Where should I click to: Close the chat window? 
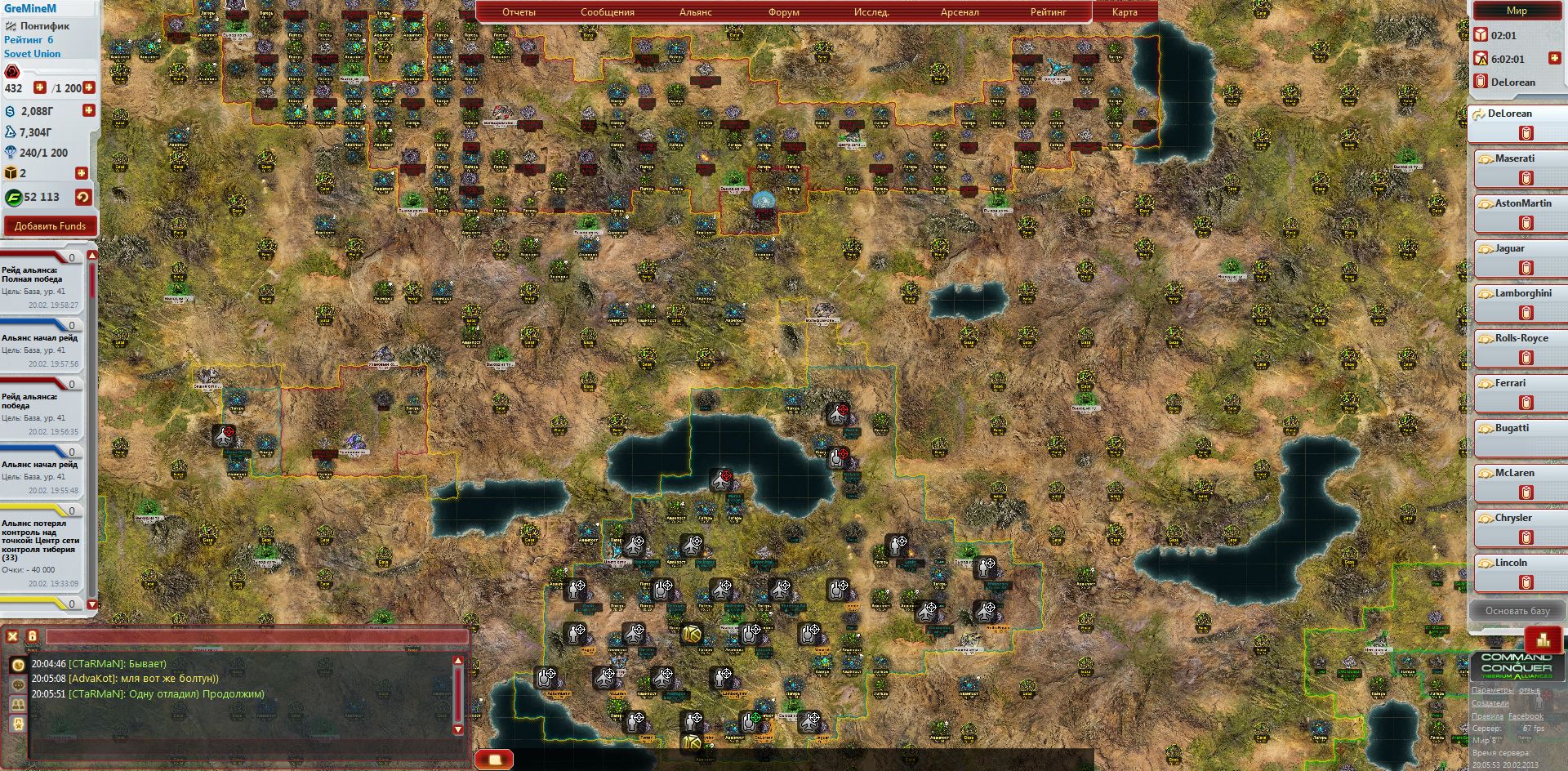click(12, 637)
